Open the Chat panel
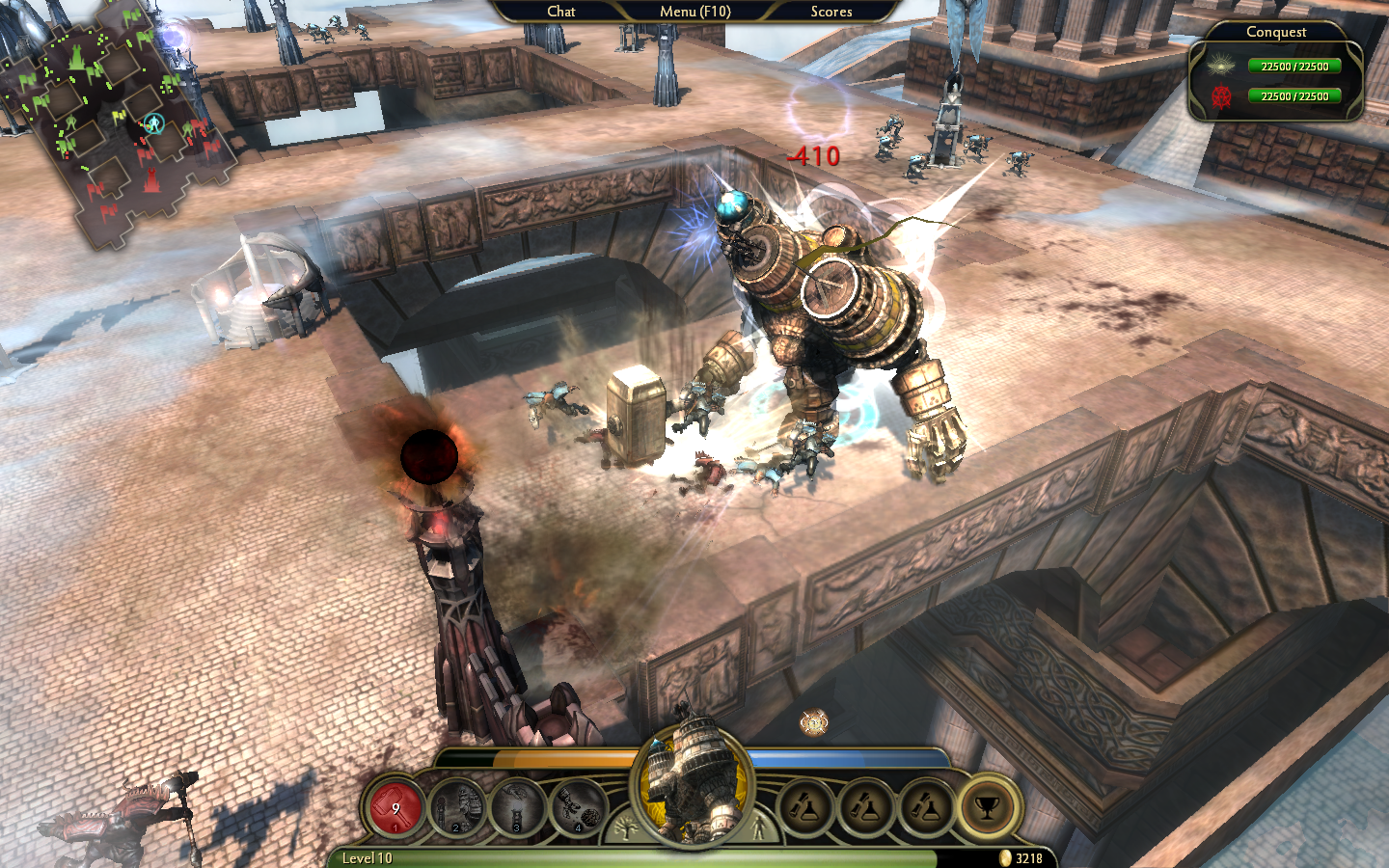Image resolution: width=1389 pixels, height=868 pixels. click(x=560, y=12)
